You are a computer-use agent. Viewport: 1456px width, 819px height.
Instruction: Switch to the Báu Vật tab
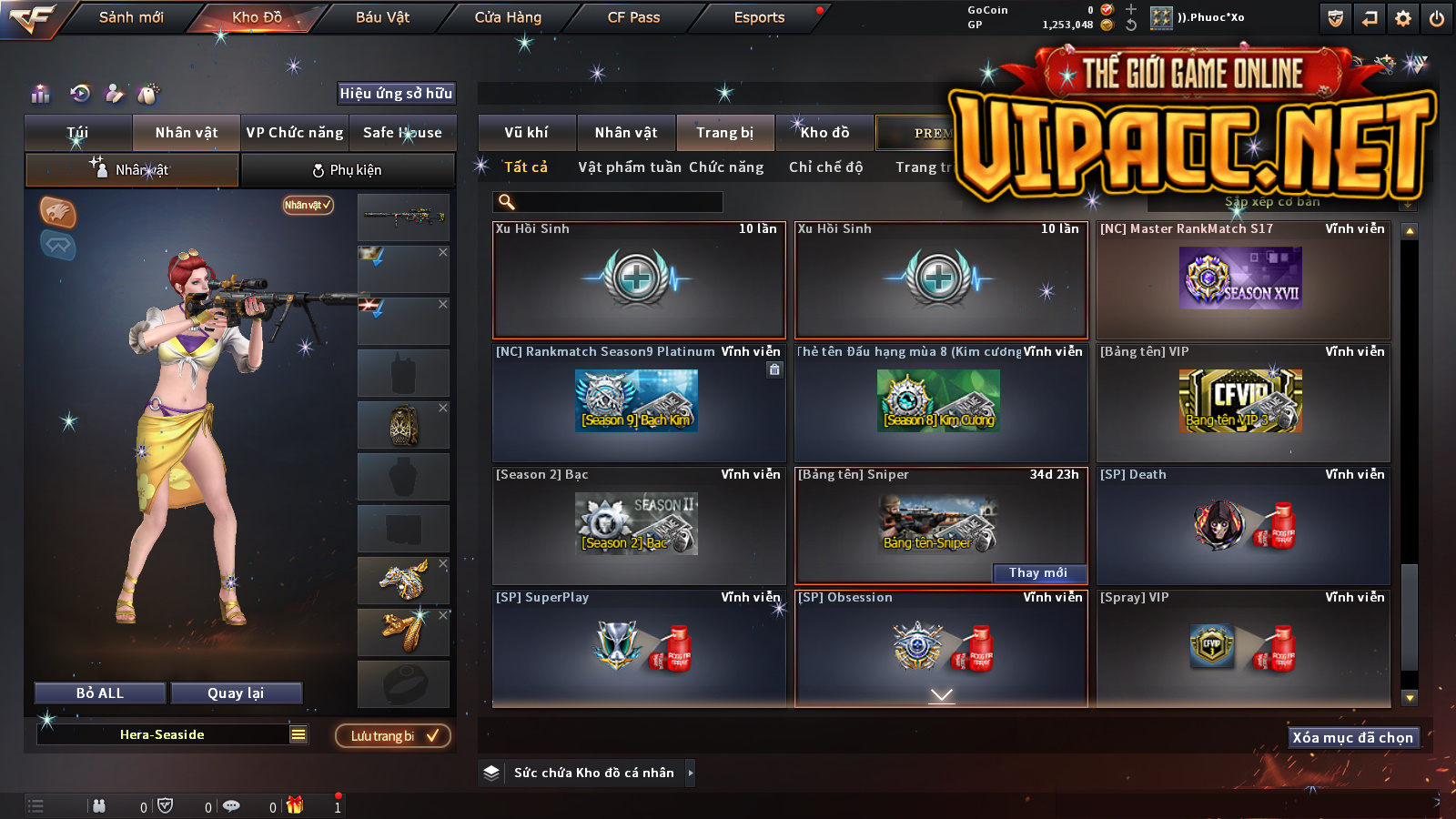click(x=382, y=17)
